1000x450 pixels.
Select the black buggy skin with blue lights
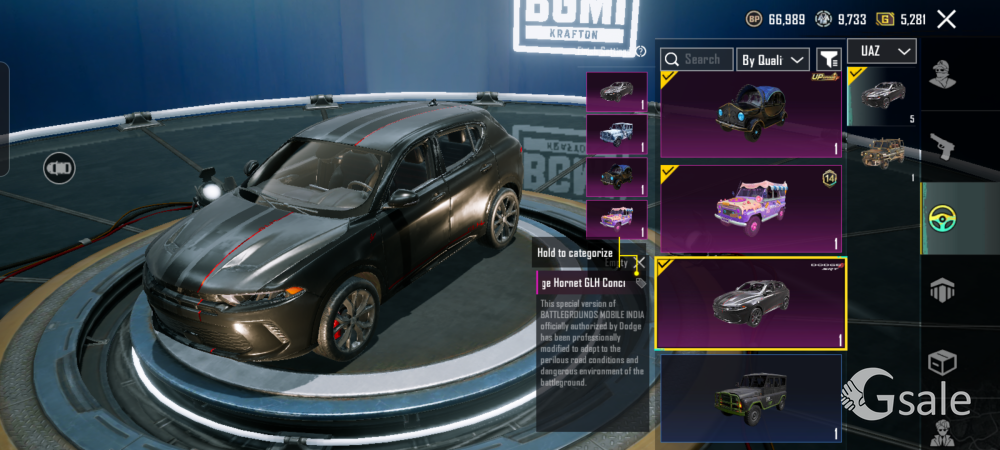pos(750,114)
